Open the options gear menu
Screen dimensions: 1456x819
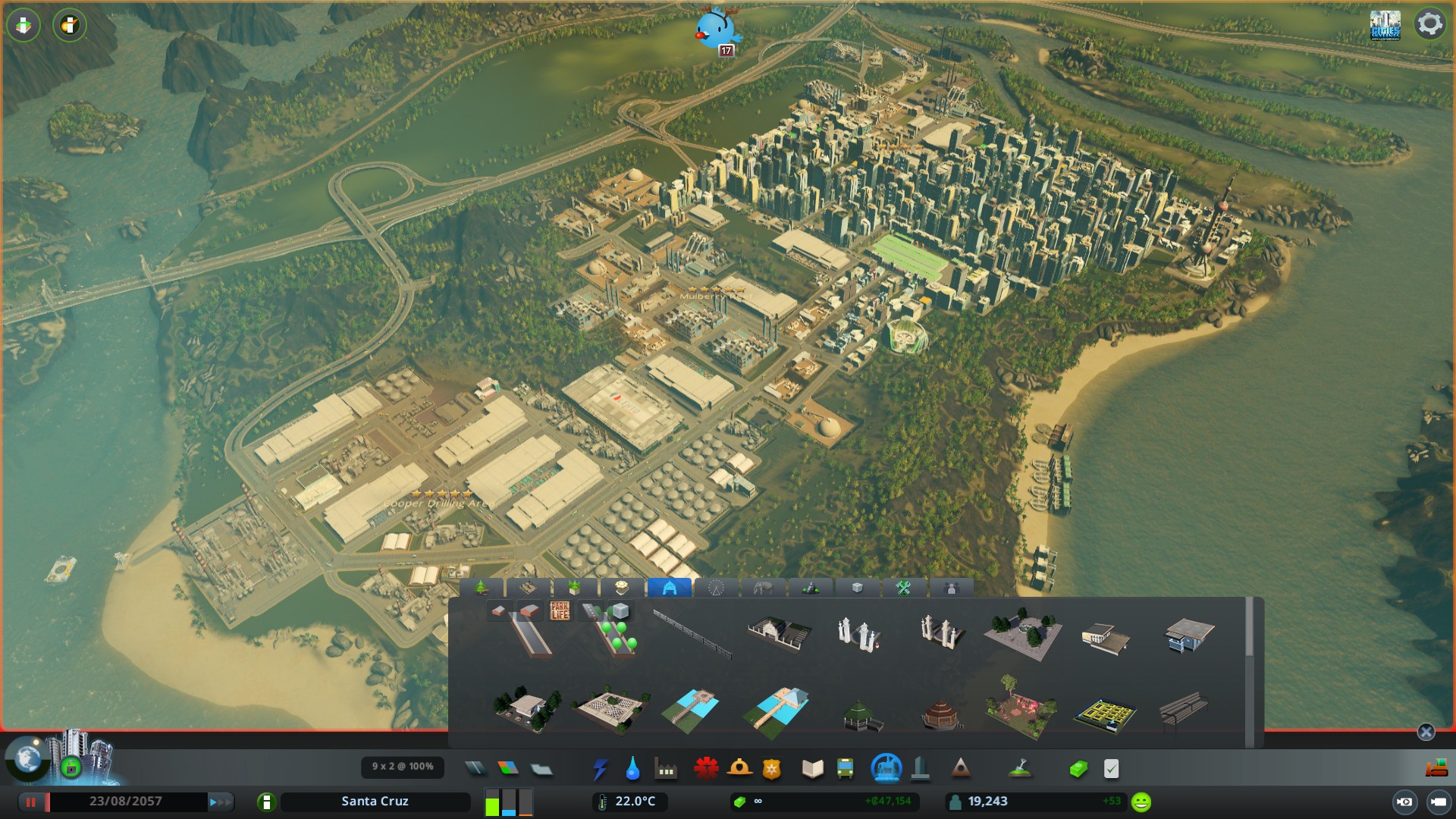coord(1429,24)
